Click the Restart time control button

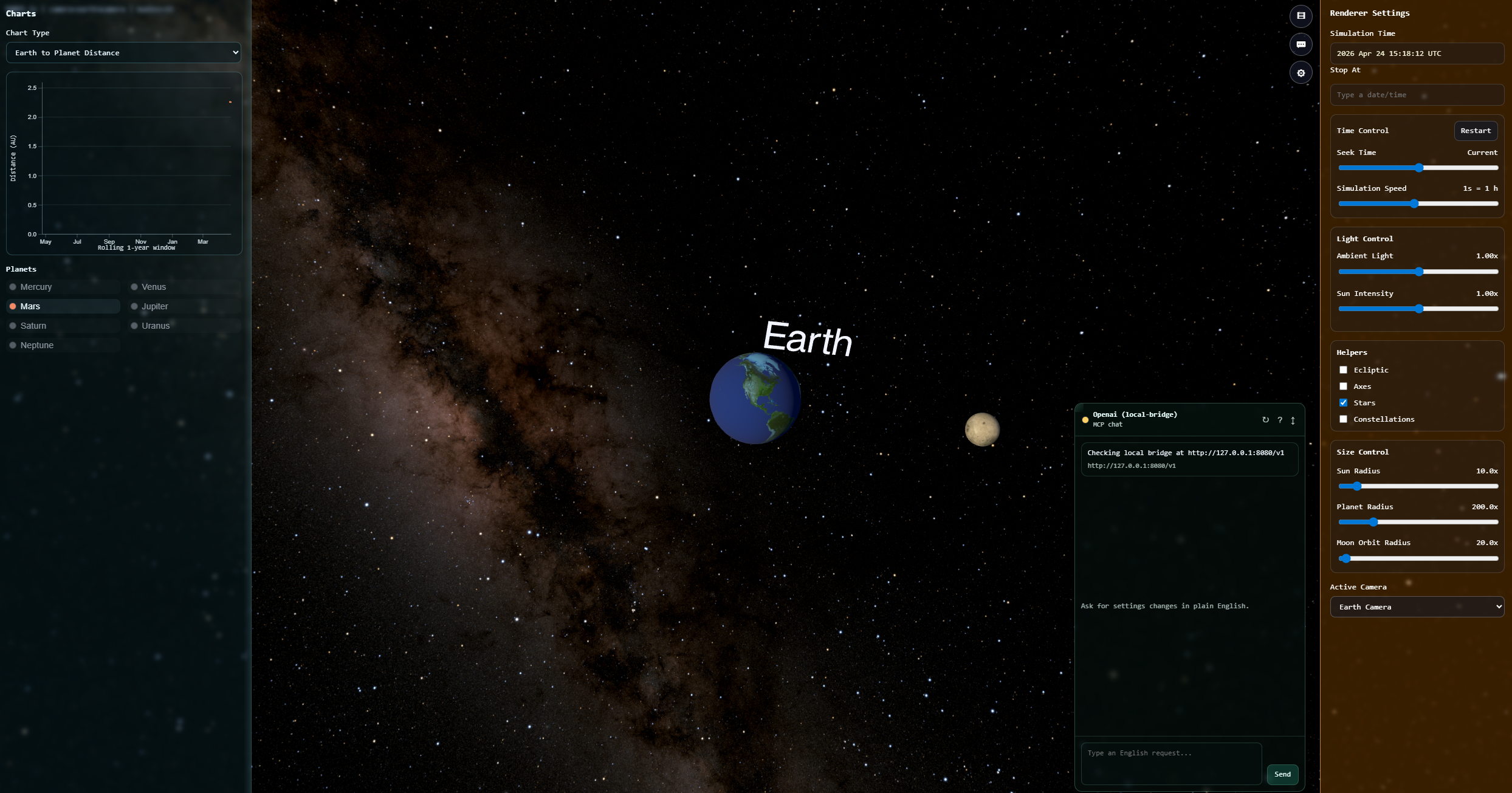(1476, 131)
